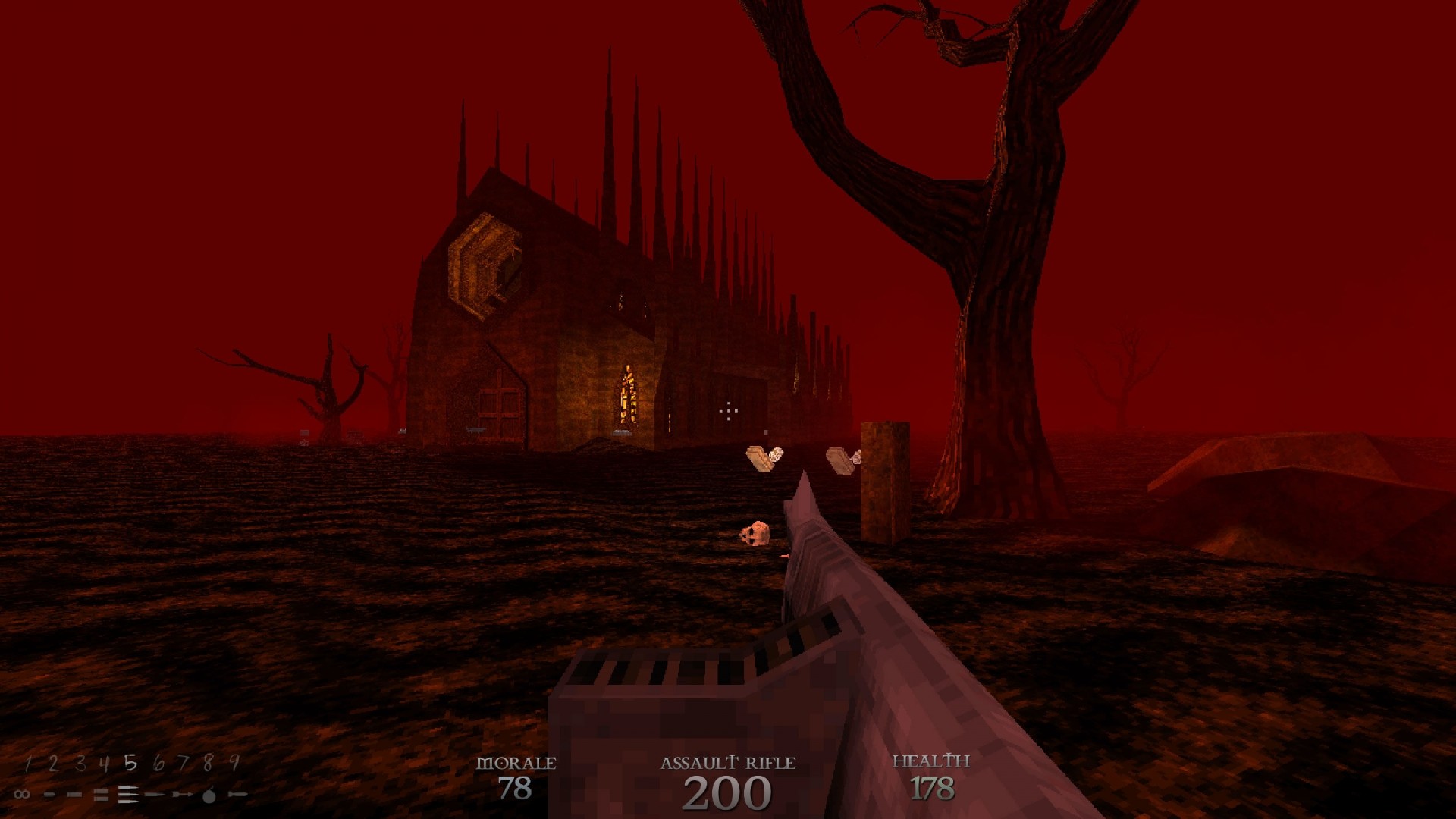This screenshot has height=819, width=1456.
Task: Click the infinity ammo icon
Action: (22, 794)
